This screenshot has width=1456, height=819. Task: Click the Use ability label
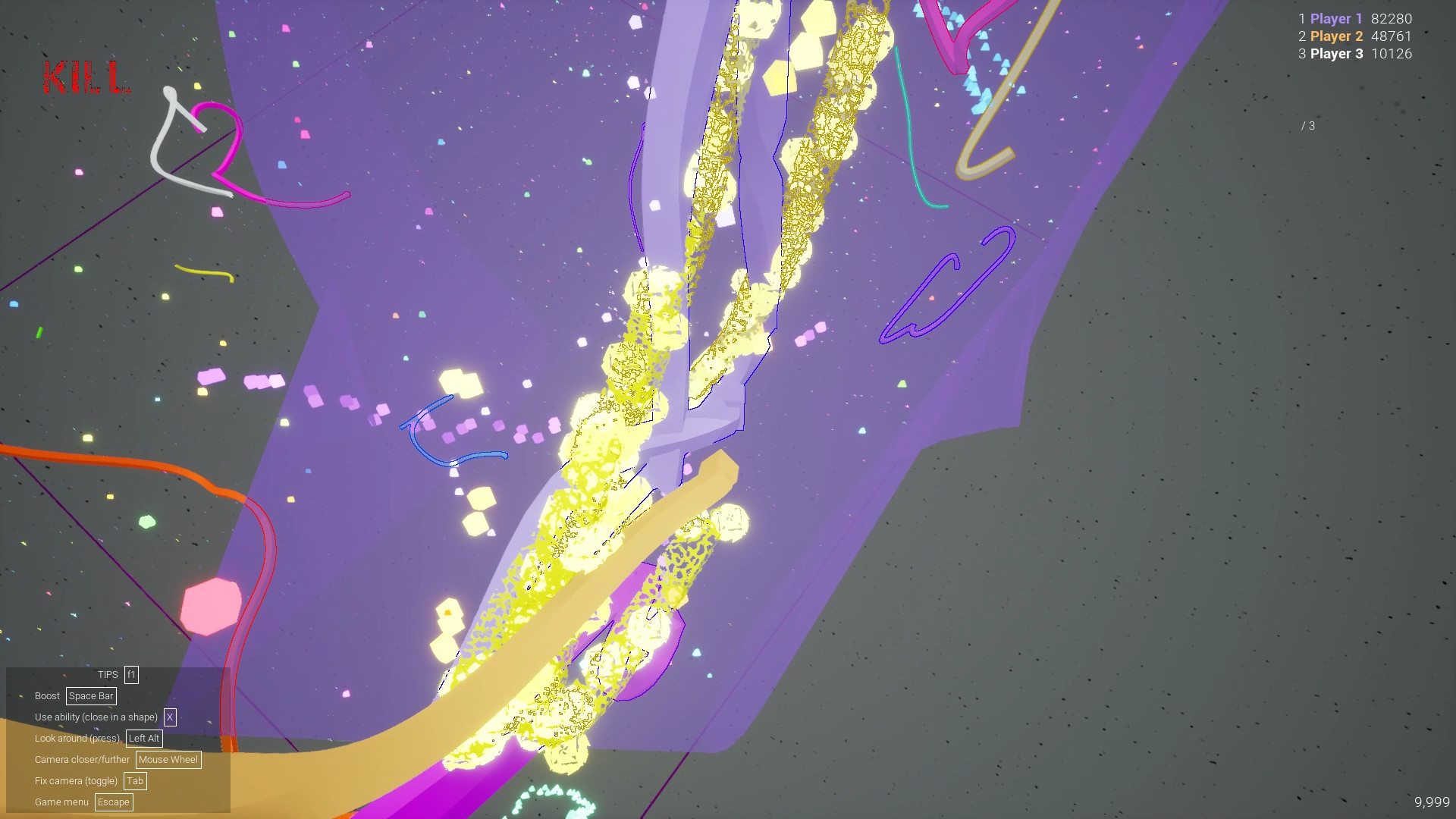(x=95, y=717)
